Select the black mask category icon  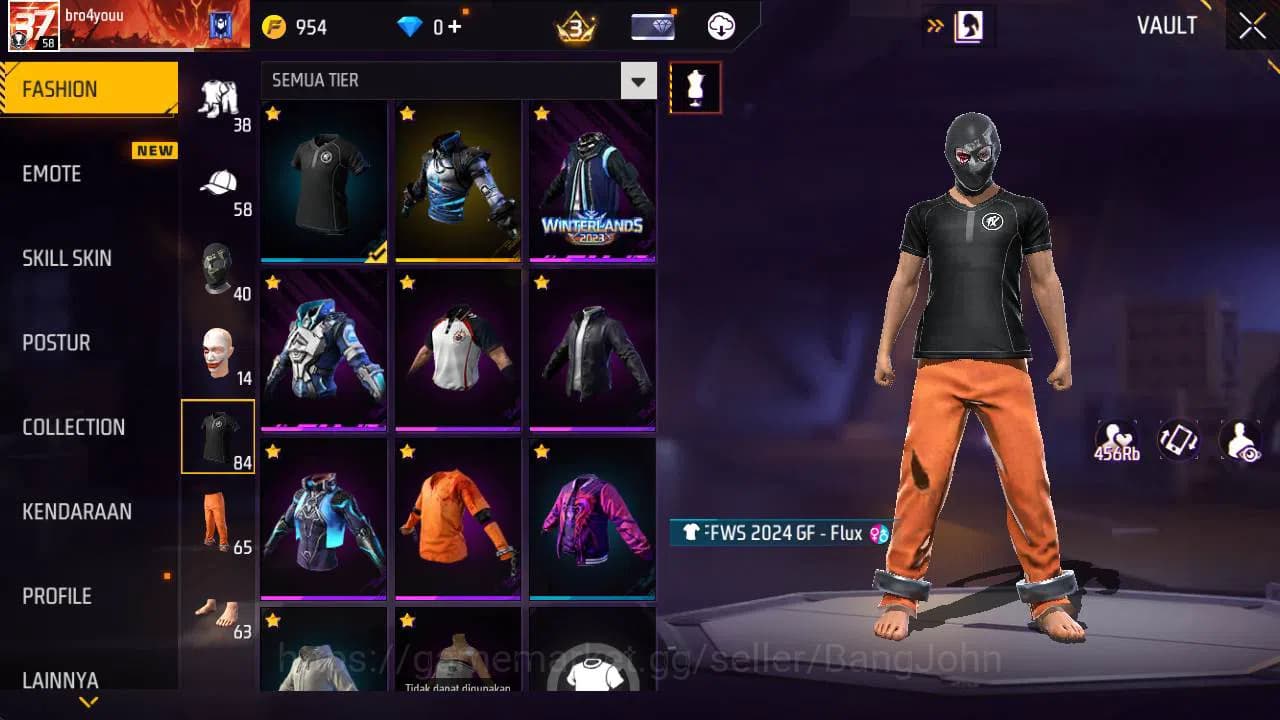pyautogui.click(x=218, y=268)
